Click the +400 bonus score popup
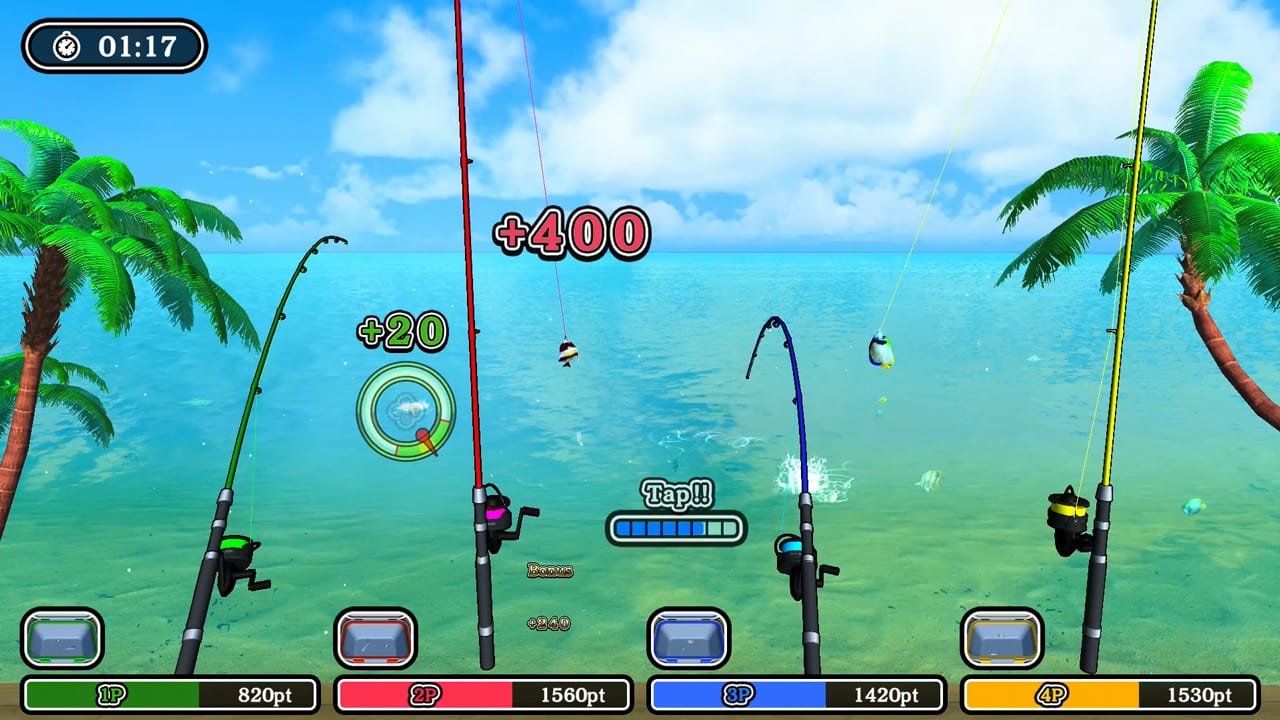 (573, 232)
